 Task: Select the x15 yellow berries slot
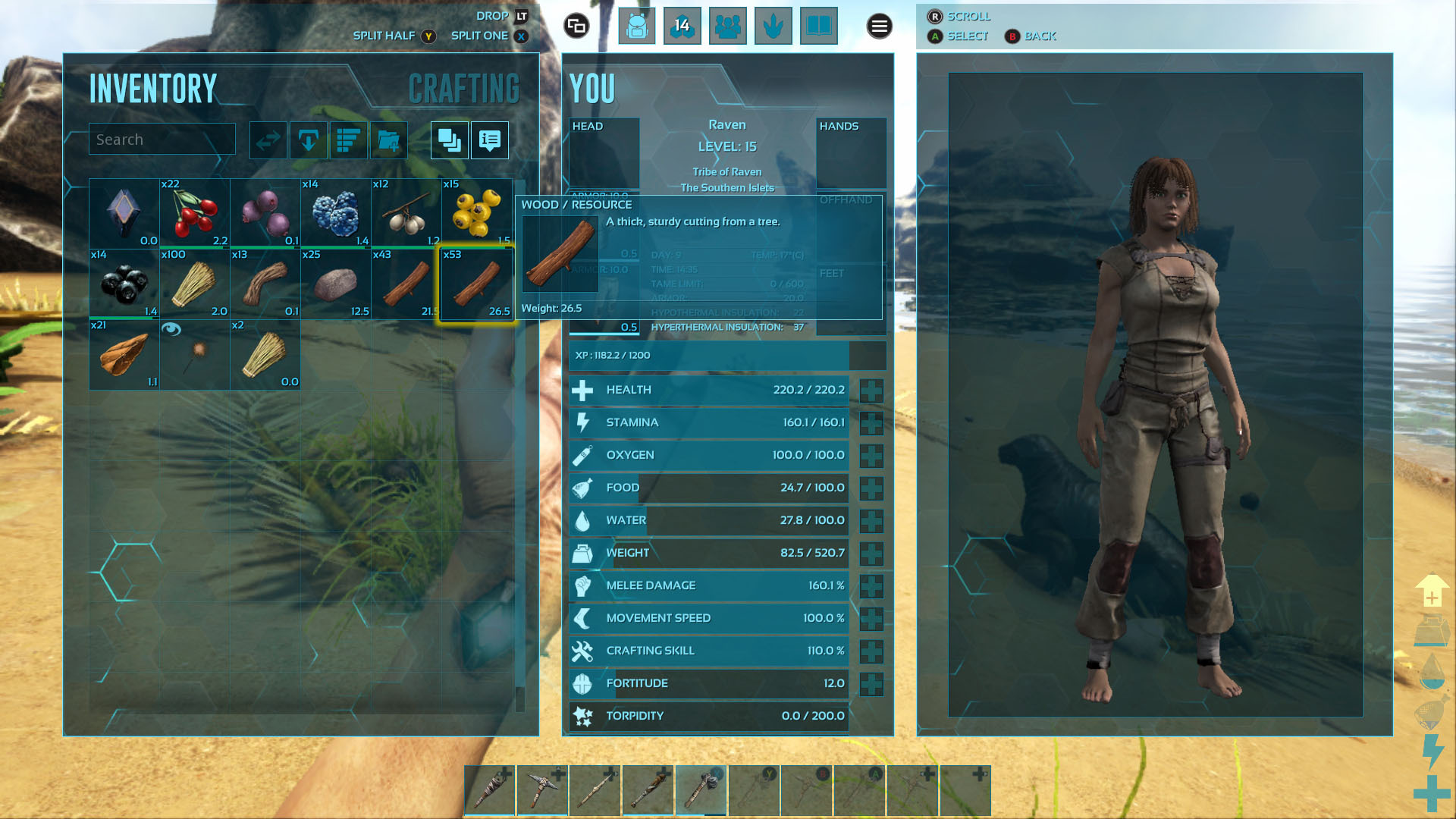pos(477,213)
